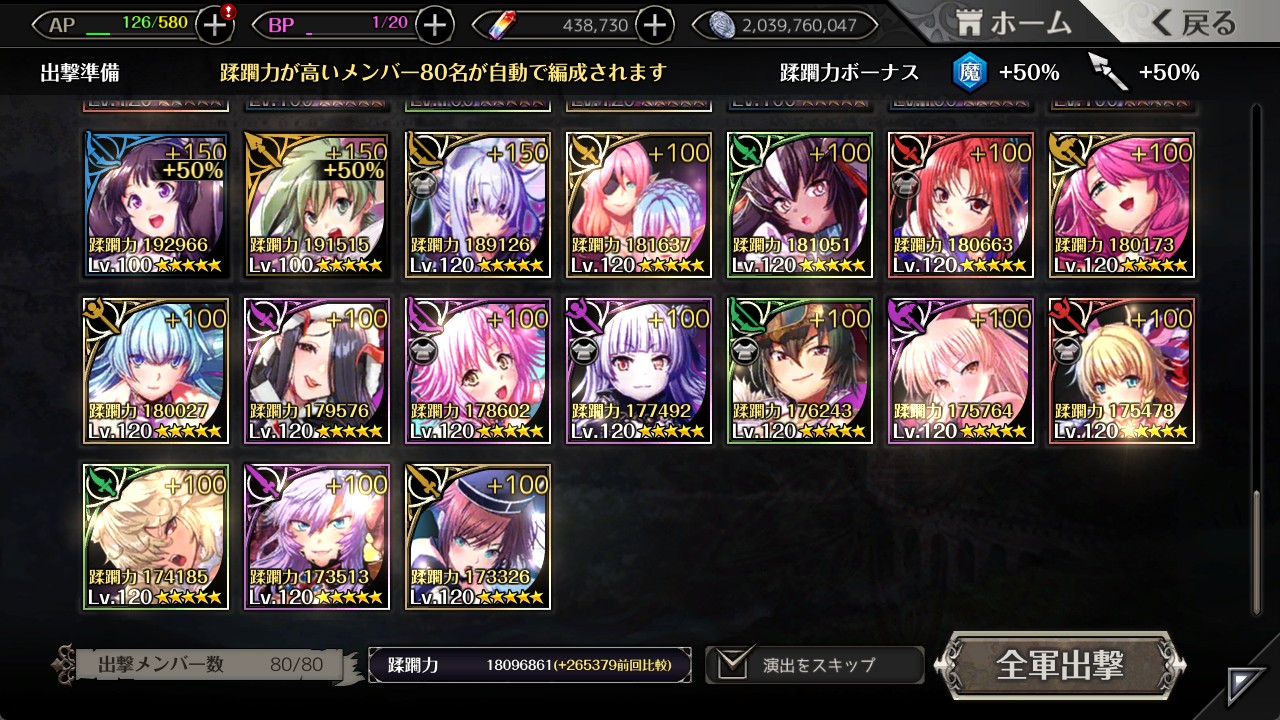Choose the unit card with power 174185
The width and height of the screenshot is (1280, 720).
[156, 537]
